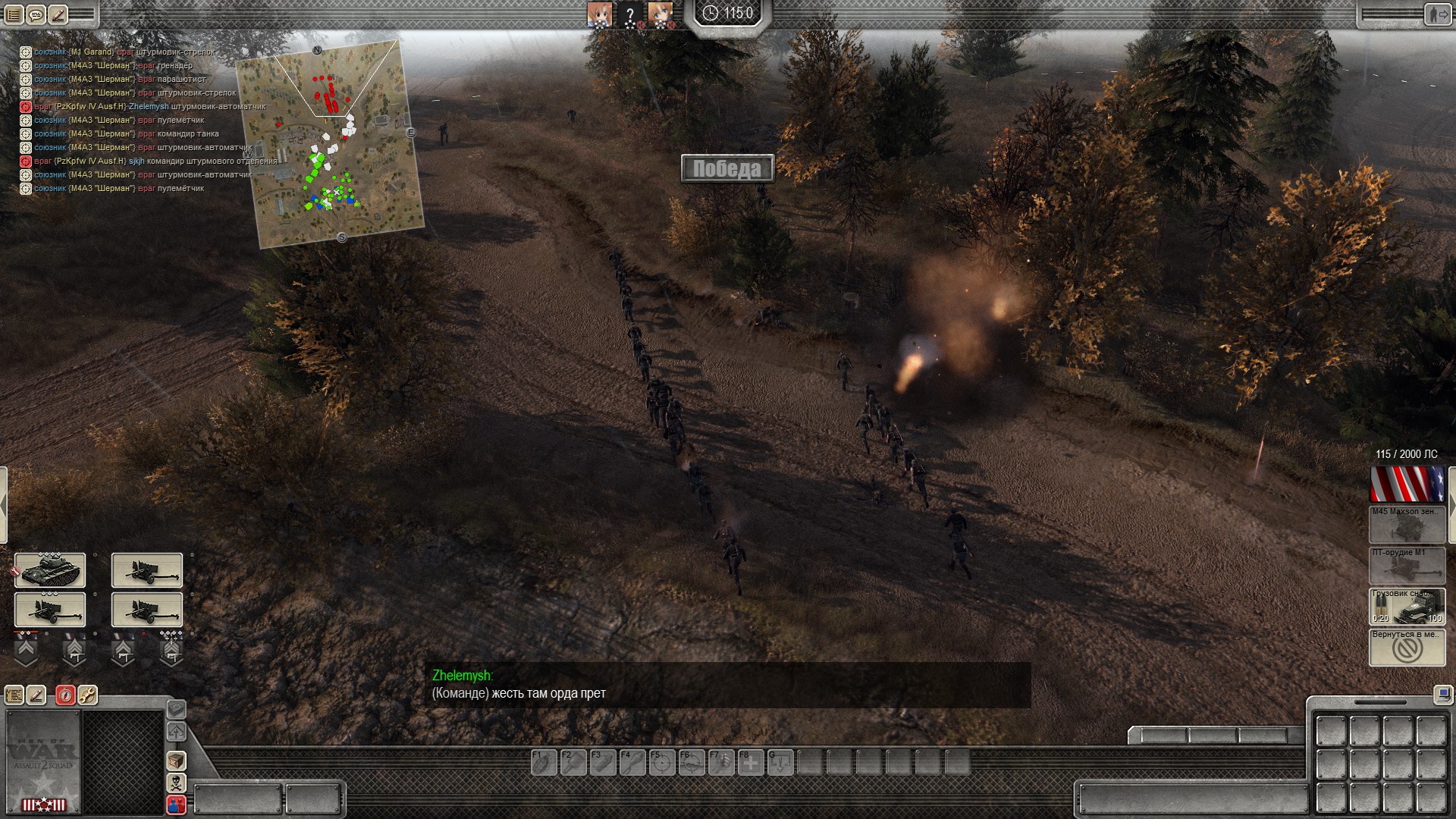Image resolution: width=1456 pixels, height=819 pixels.
Task: Click the exit door icon in top-right corner
Action: click(1436, 14)
